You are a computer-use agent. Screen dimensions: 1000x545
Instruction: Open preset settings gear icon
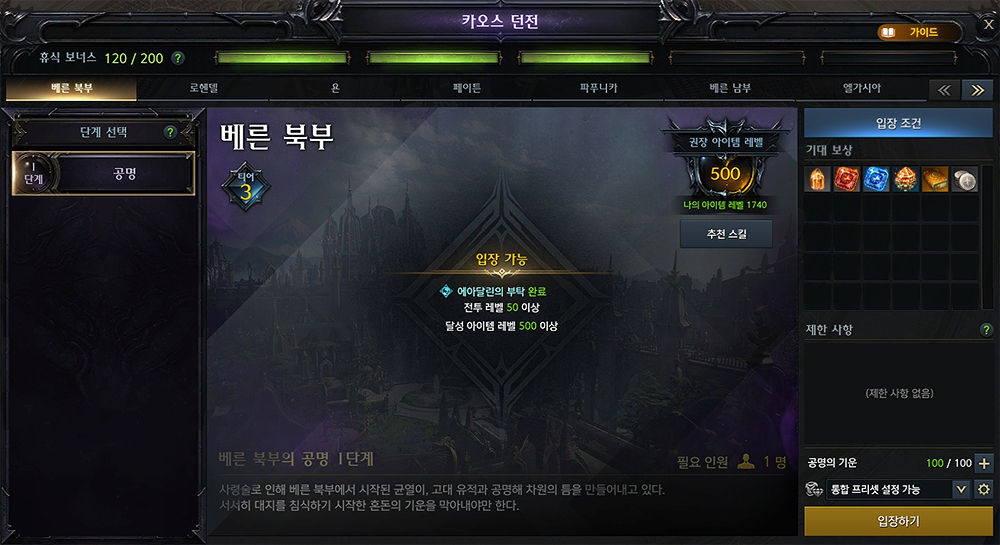(x=984, y=489)
